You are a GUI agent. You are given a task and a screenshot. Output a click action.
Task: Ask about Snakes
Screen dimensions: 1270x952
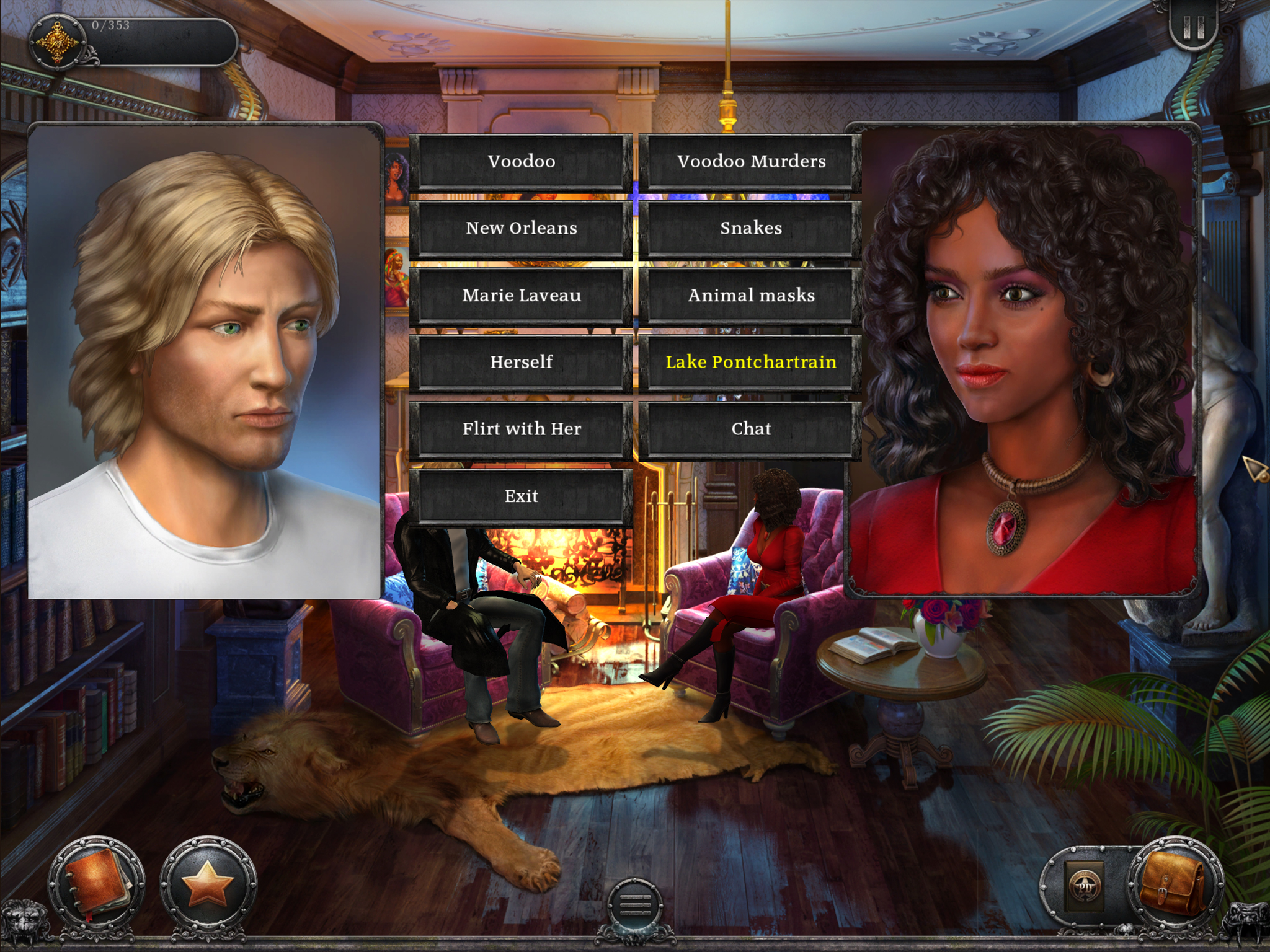[750, 229]
